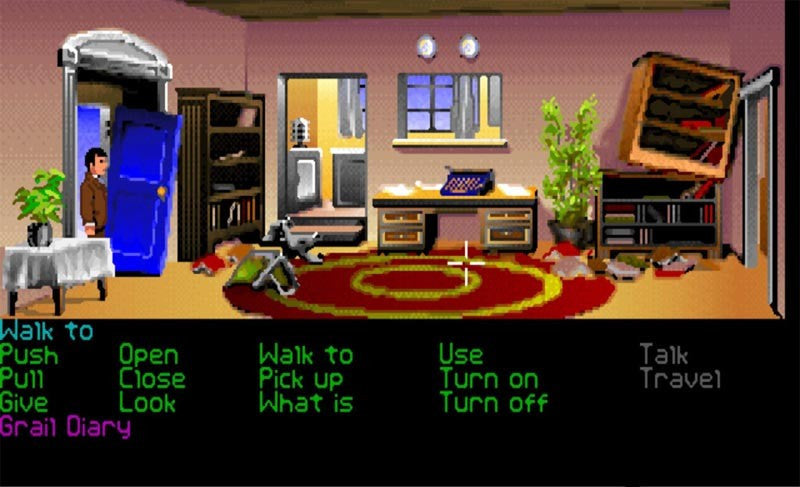
Task: Select the Open verb
Action: click(149, 355)
